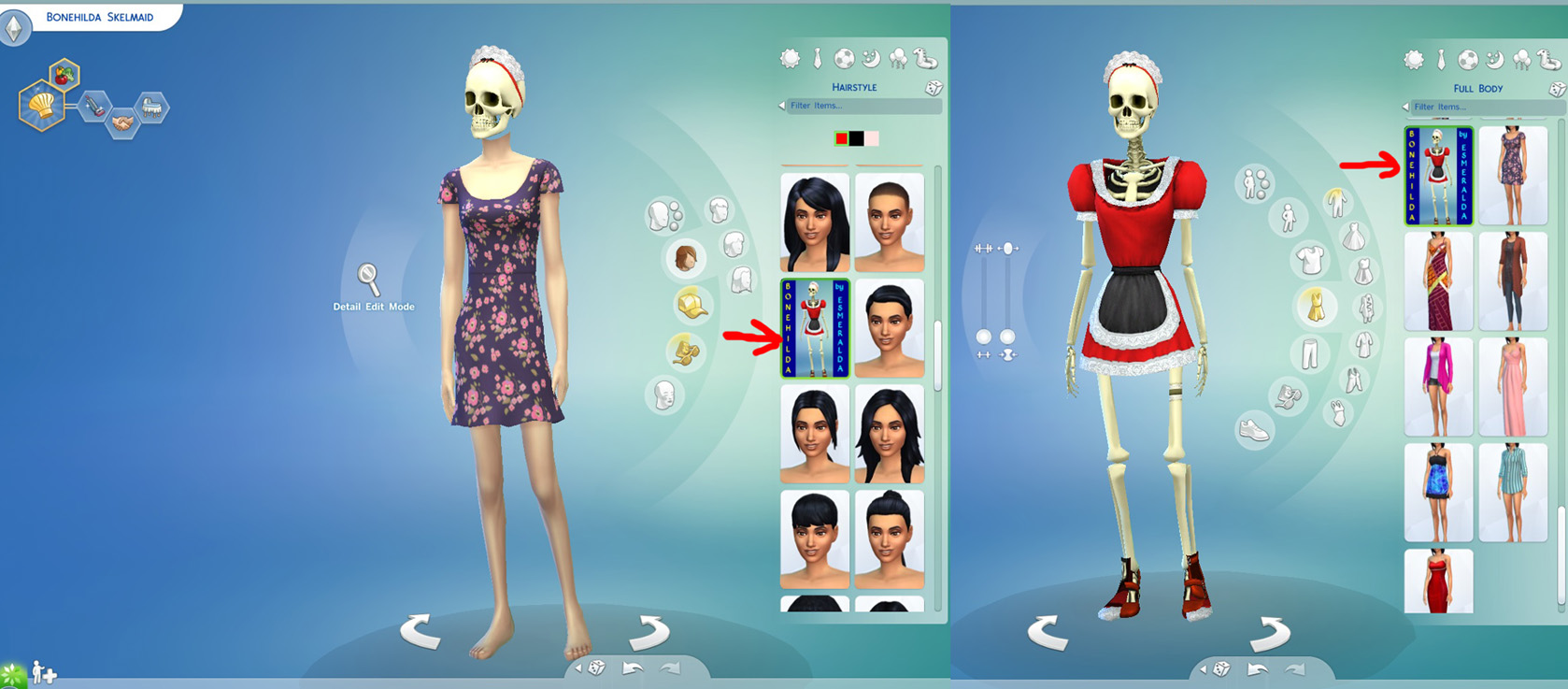
Task: Select the Swimwear category floatie icon
Action: click(x=927, y=59)
